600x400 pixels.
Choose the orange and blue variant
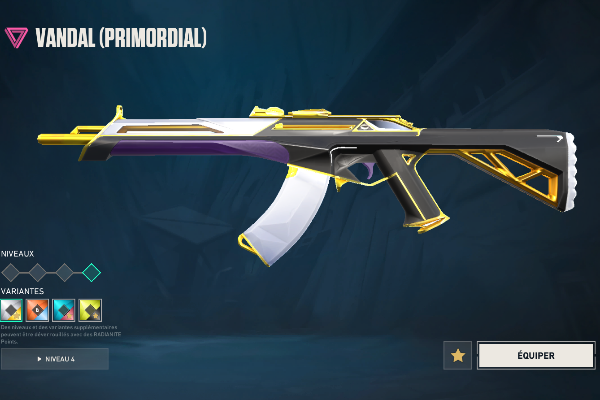(x=37, y=310)
